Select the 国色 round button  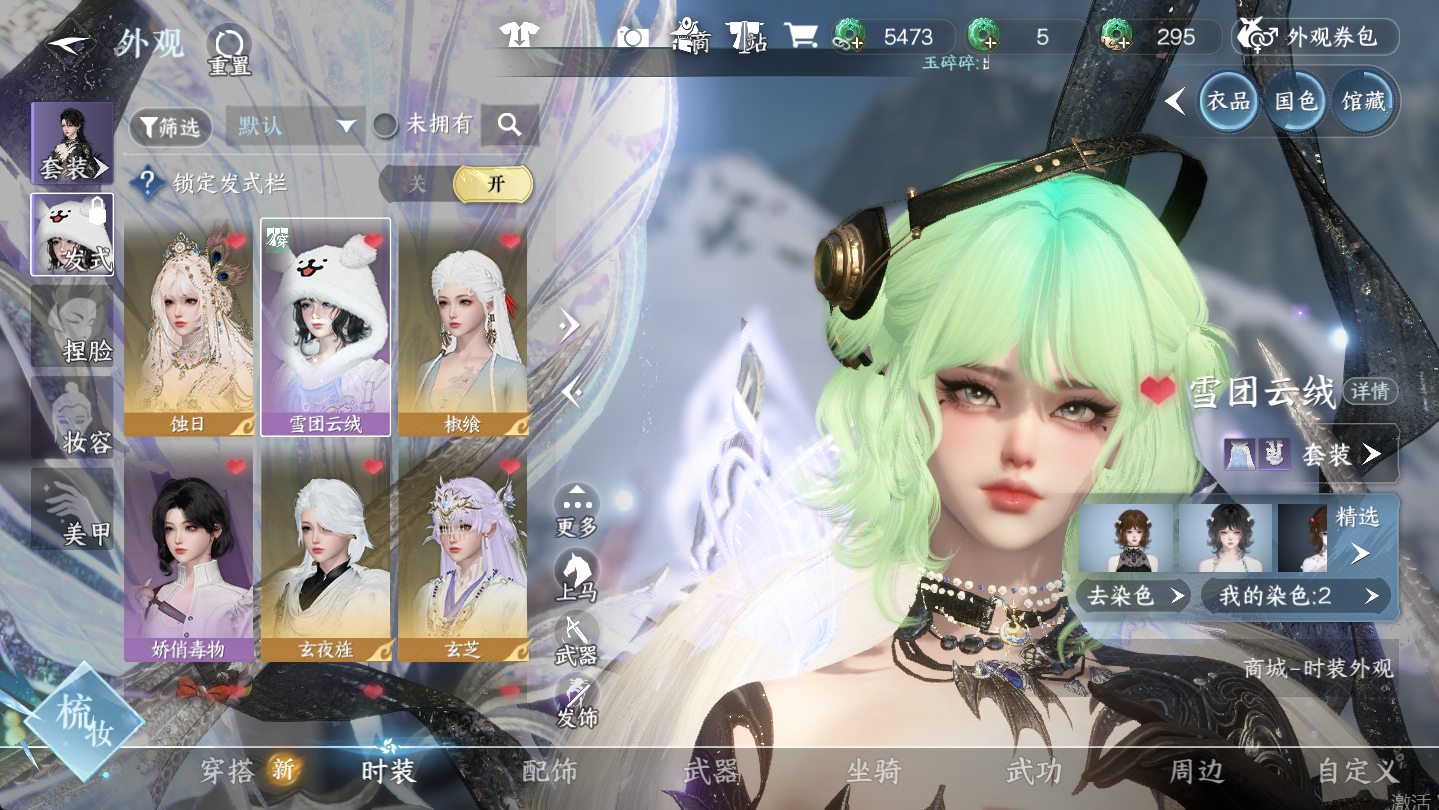(1295, 101)
